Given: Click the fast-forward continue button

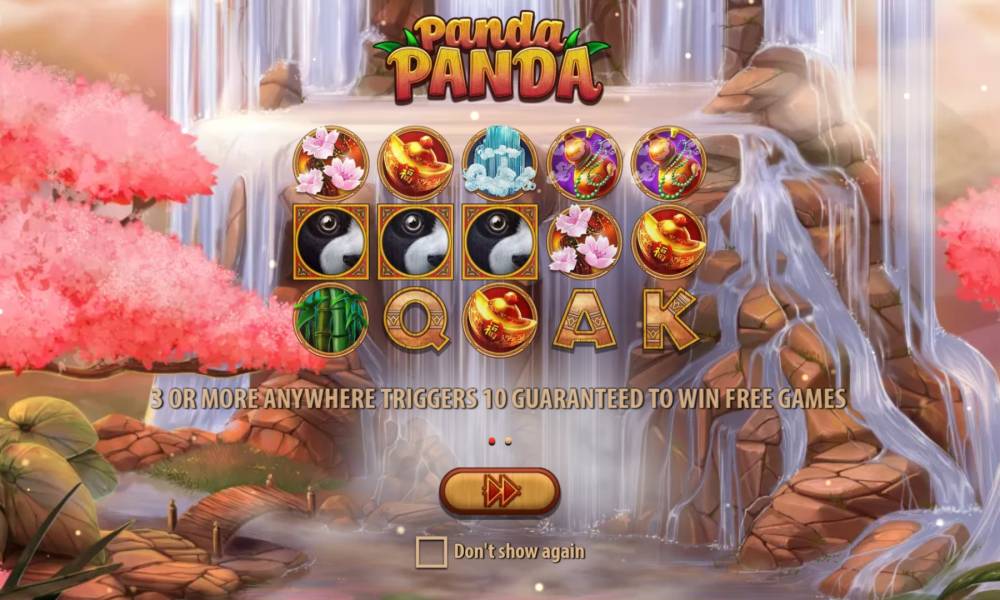Looking at the screenshot, I should pos(499,491).
